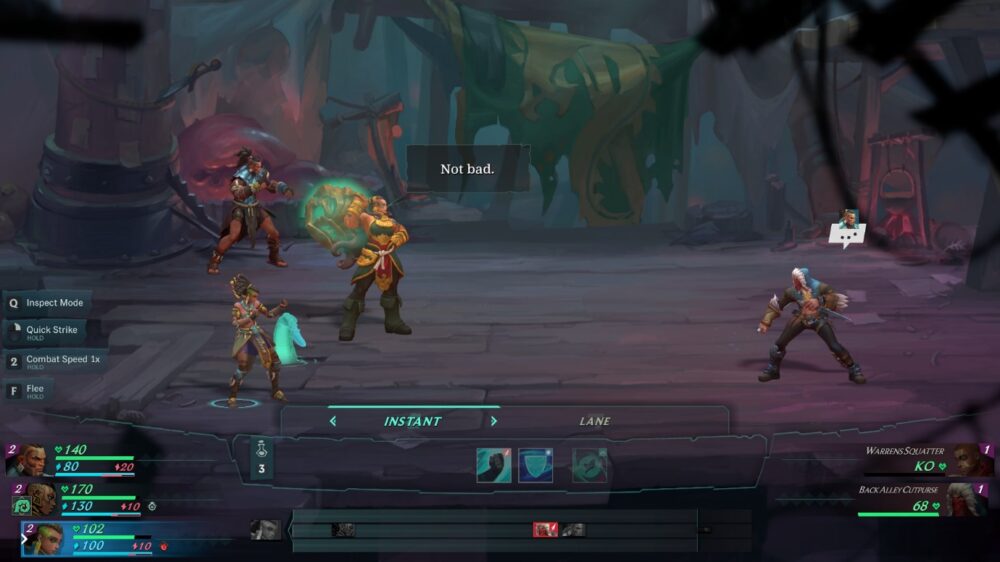The image size is (1000, 562).
Task: Switch to the Lane abilities tab
Action: 594,421
